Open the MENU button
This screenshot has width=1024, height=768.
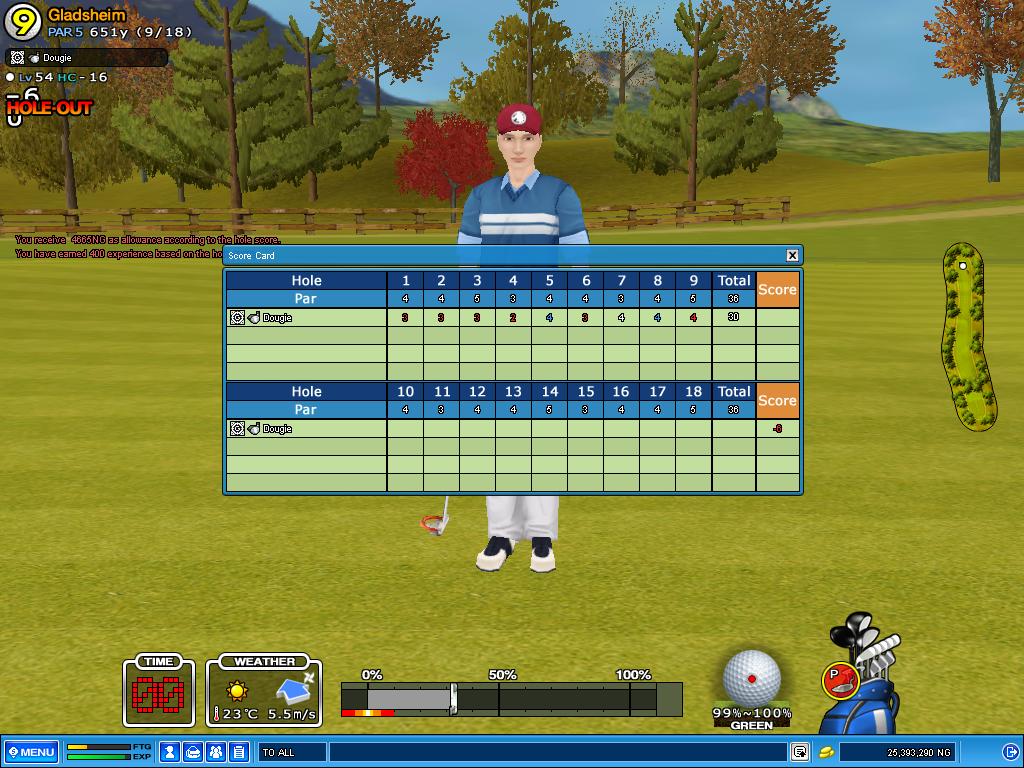(x=31, y=752)
